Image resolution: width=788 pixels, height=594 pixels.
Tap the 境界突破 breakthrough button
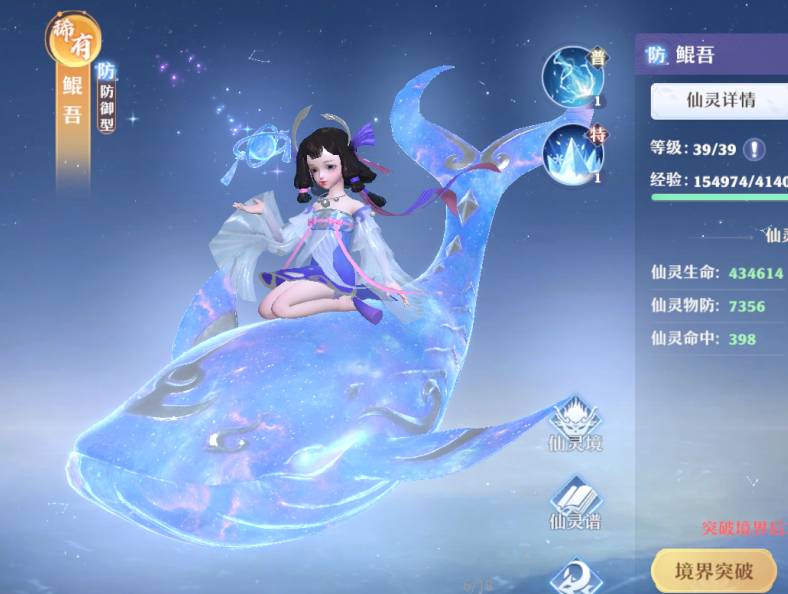click(x=713, y=572)
